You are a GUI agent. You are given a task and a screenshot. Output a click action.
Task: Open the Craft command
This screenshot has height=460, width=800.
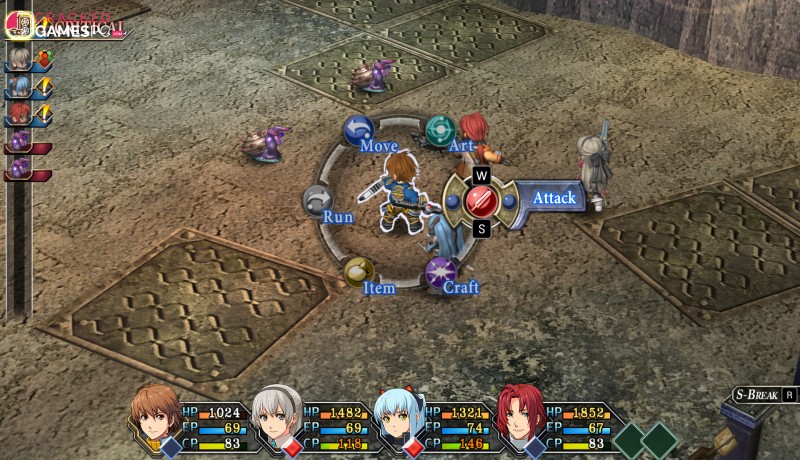[x=440, y=272]
